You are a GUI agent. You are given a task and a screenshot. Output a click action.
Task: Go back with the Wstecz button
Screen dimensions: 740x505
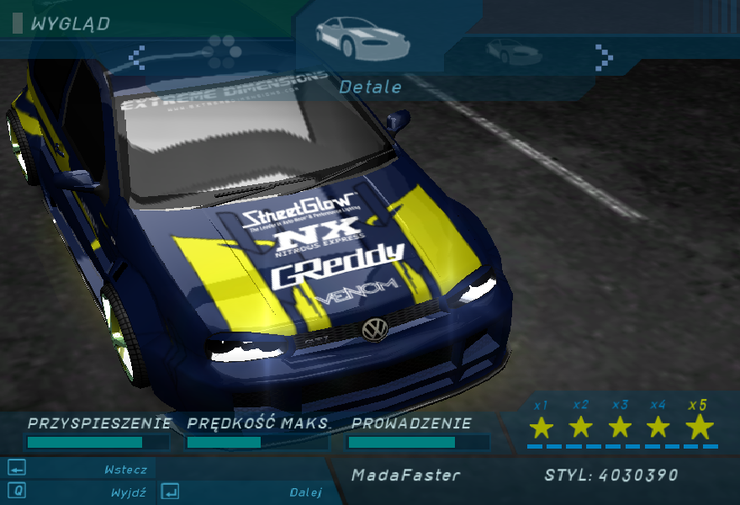[x=80, y=469]
